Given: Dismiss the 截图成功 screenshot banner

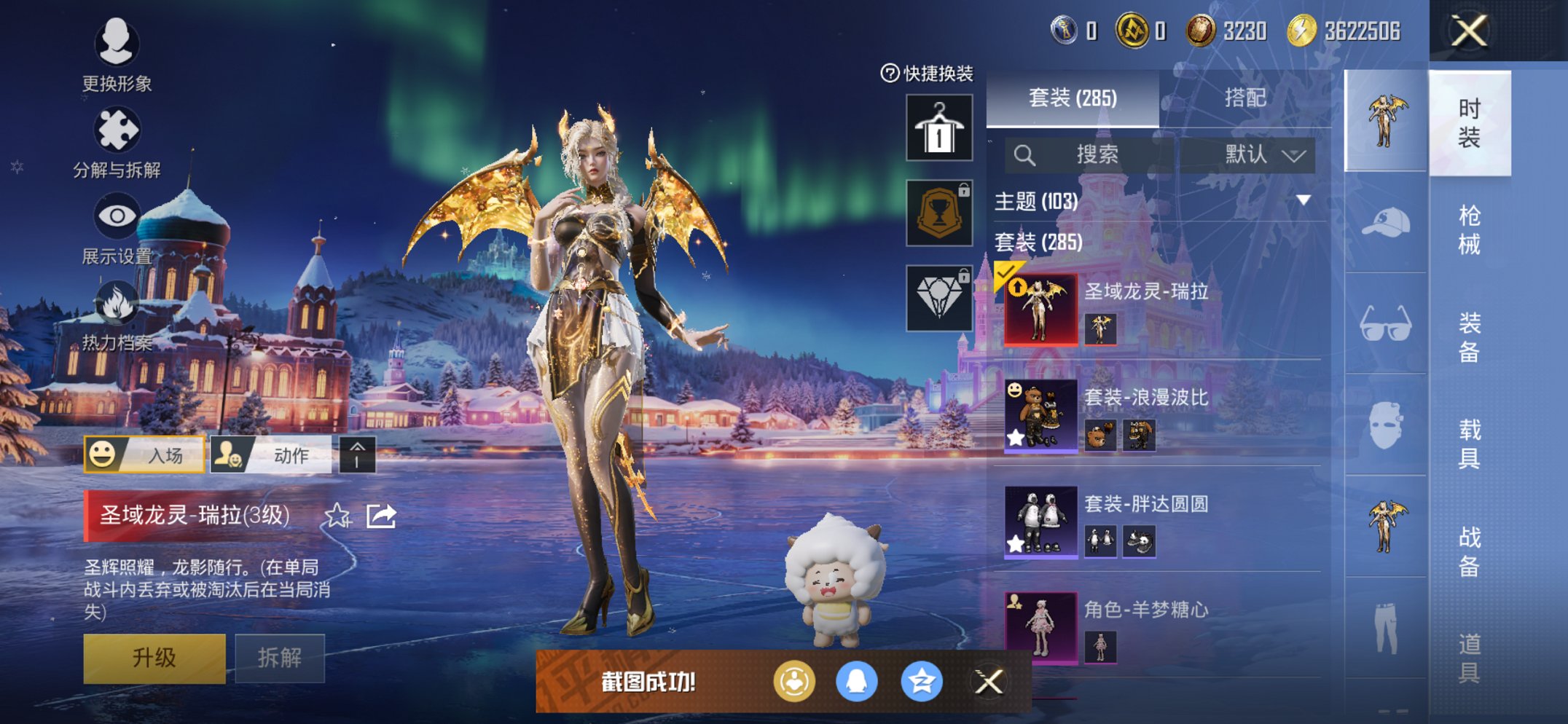Looking at the screenshot, I should [989, 682].
